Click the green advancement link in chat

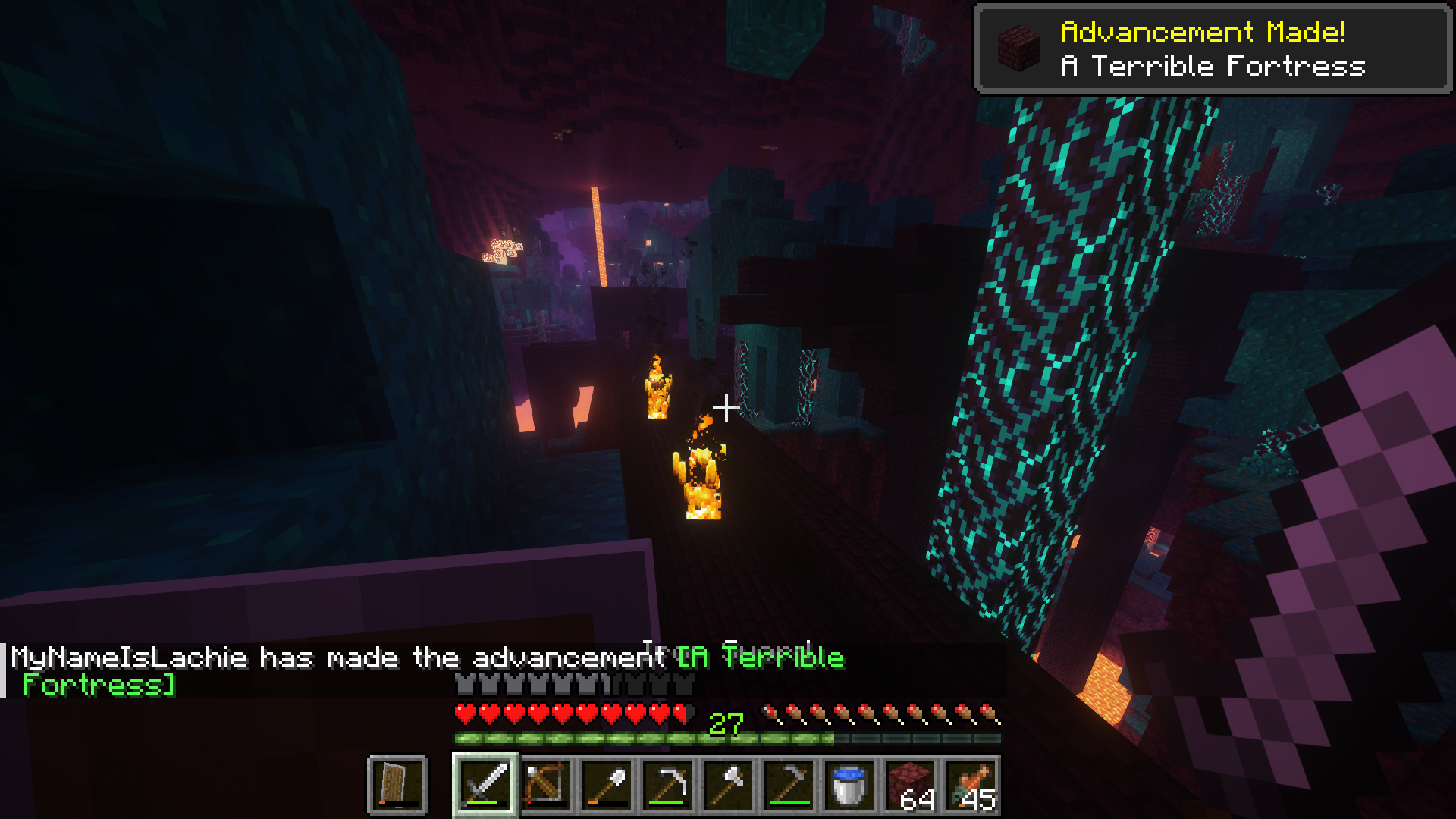tap(760, 657)
